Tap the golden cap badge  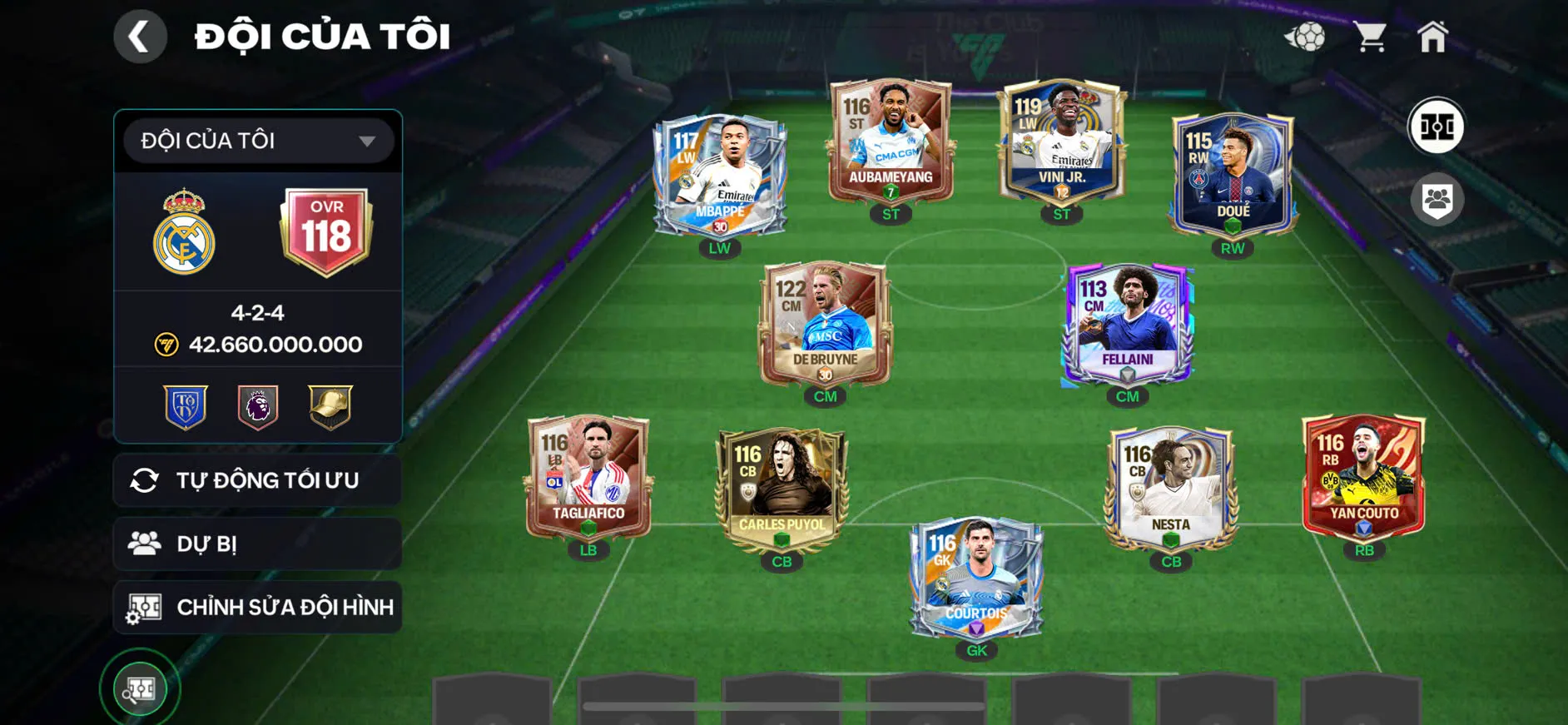[x=328, y=405]
